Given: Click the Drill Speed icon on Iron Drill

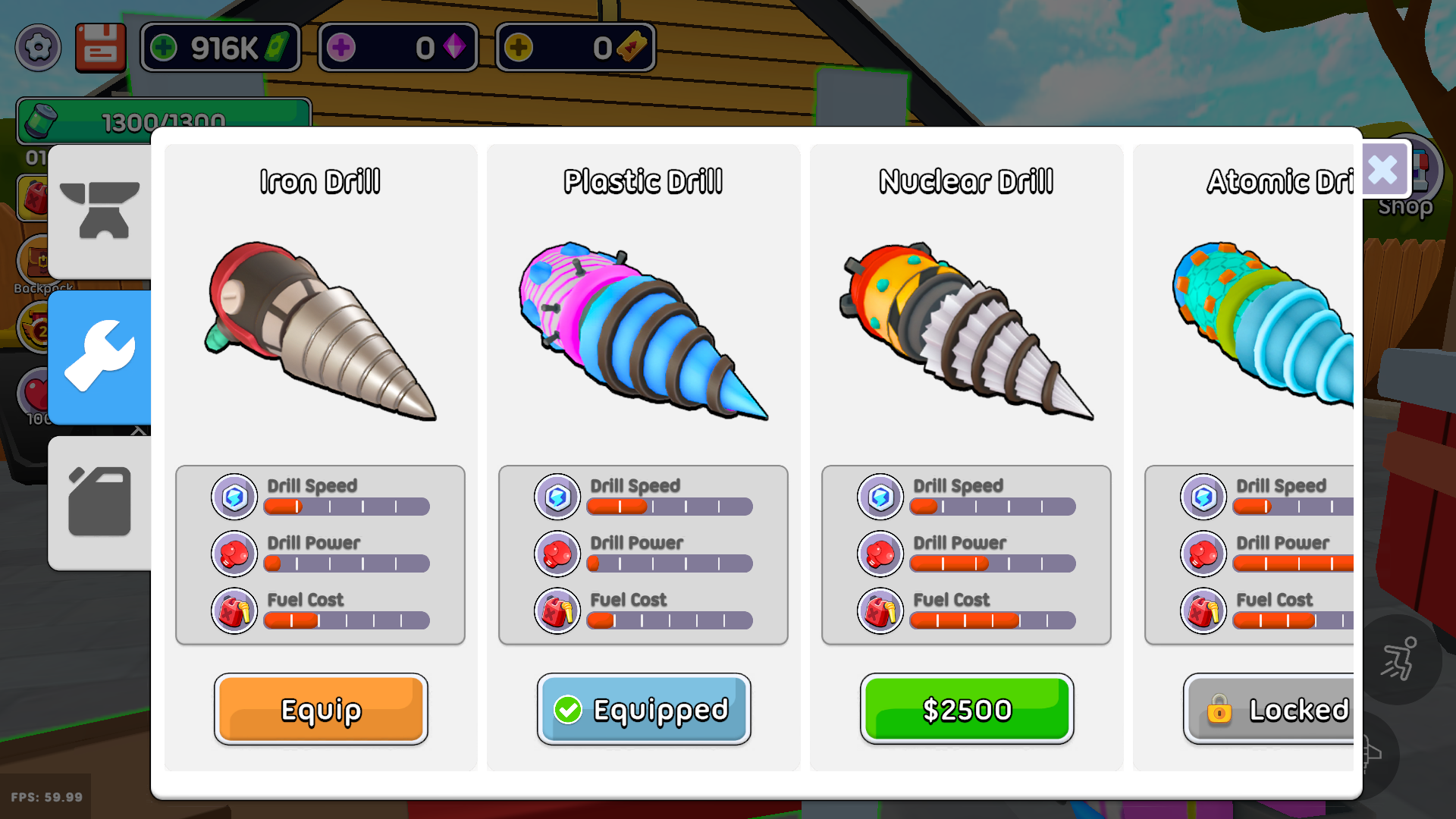Looking at the screenshot, I should coord(234,497).
